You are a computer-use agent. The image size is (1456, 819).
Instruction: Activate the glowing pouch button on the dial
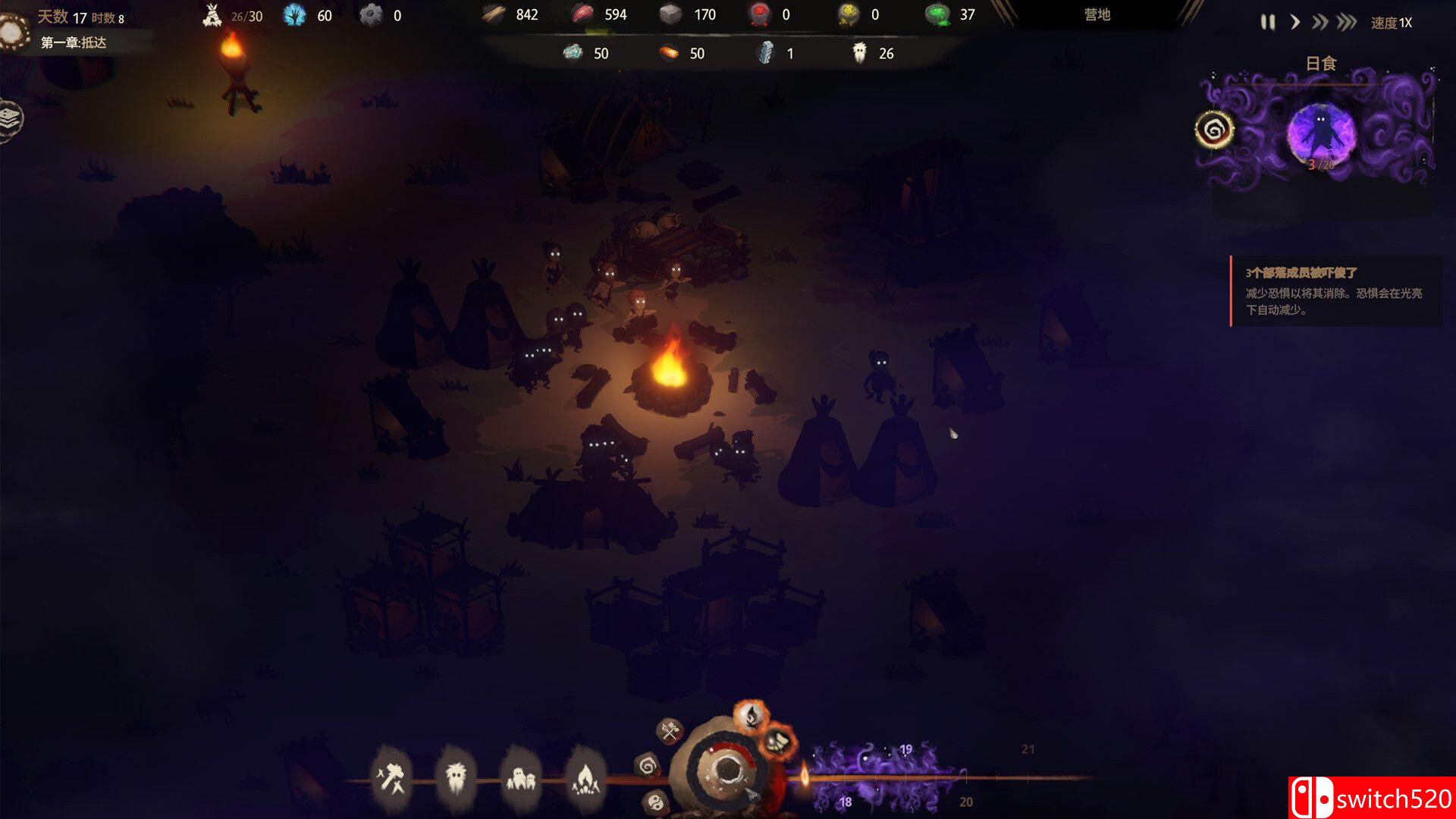coord(777,742)
